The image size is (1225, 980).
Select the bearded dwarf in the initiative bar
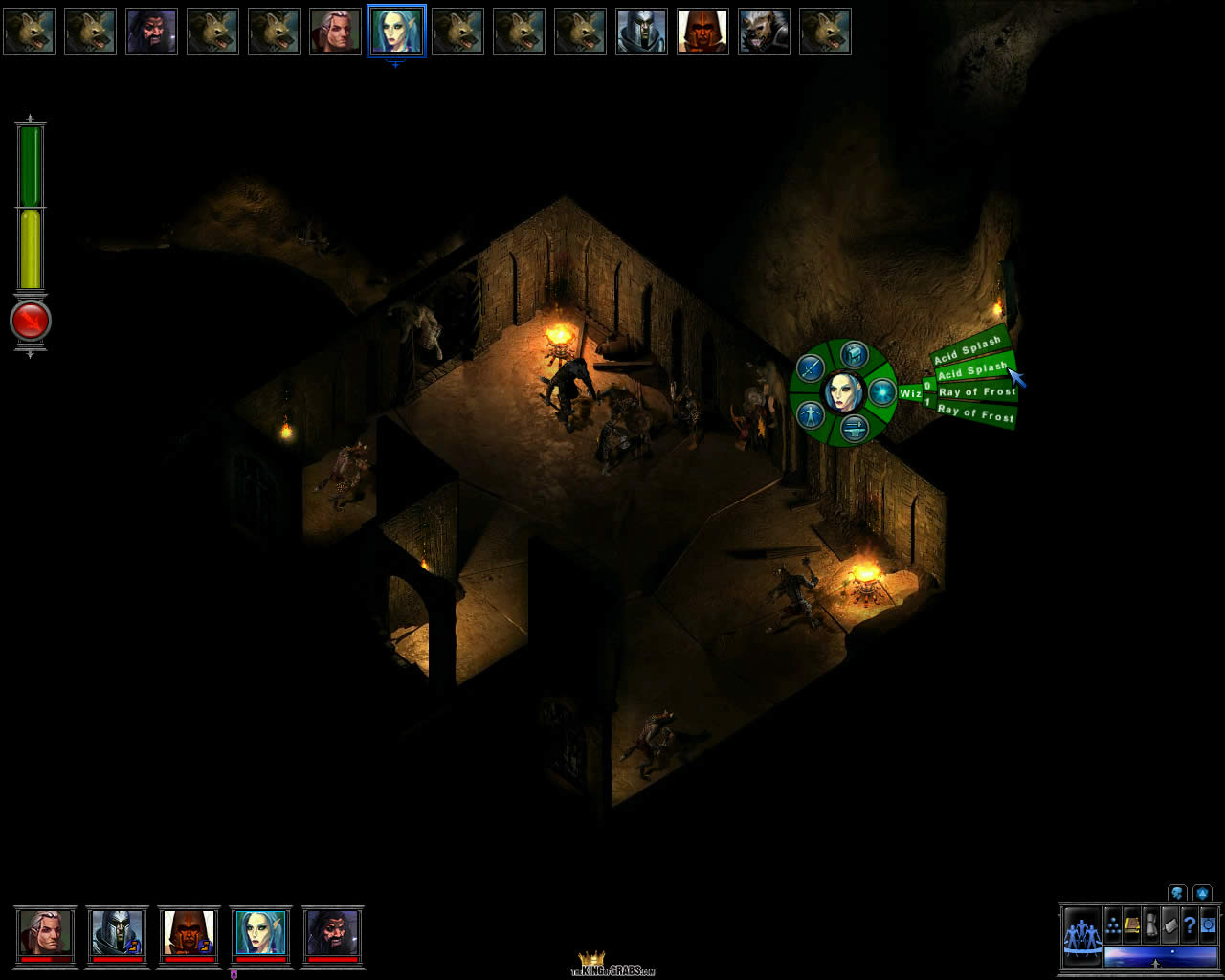tap(151, 31)
